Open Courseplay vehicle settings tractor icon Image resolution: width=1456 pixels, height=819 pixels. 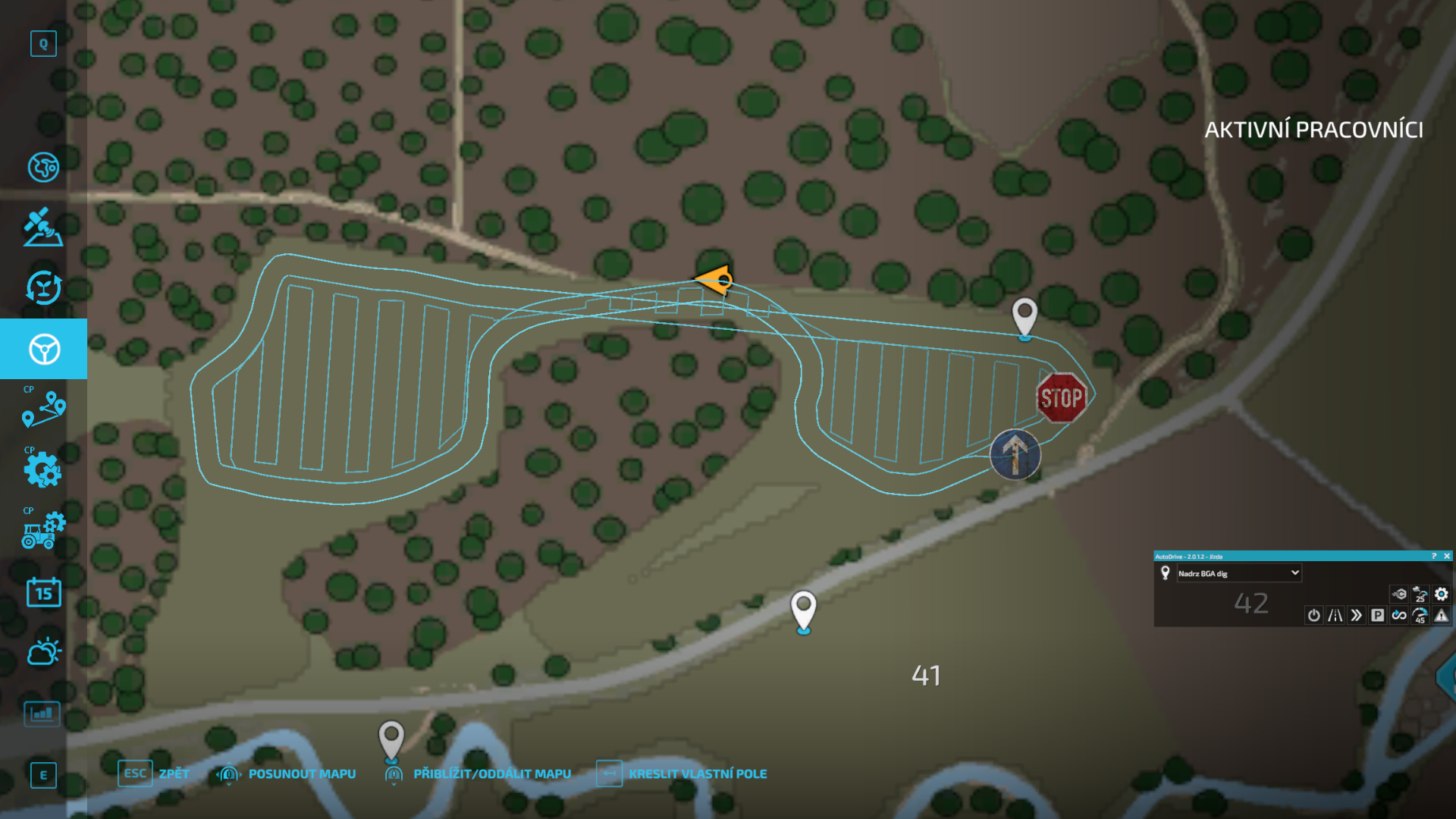[43, 530]
